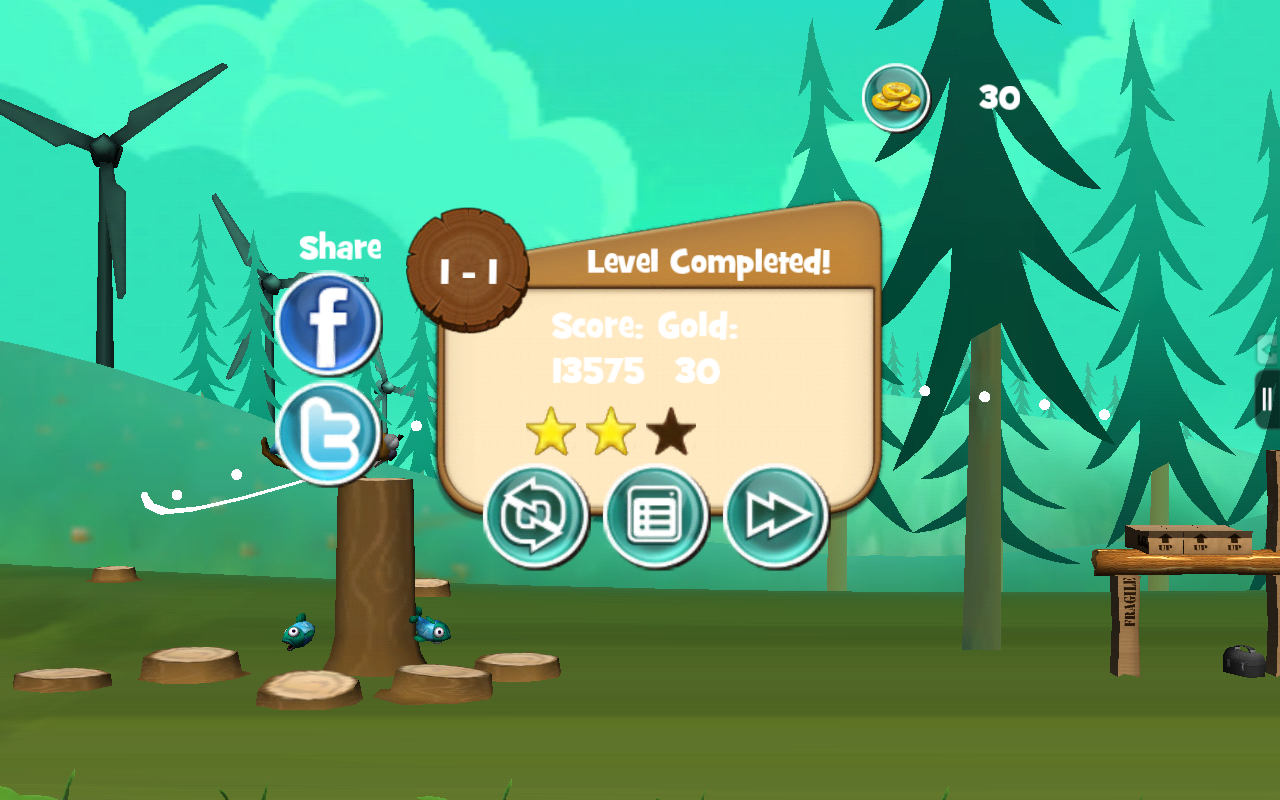
Task: Select the wooden 1-1 level badge
Action: point(466,268)
